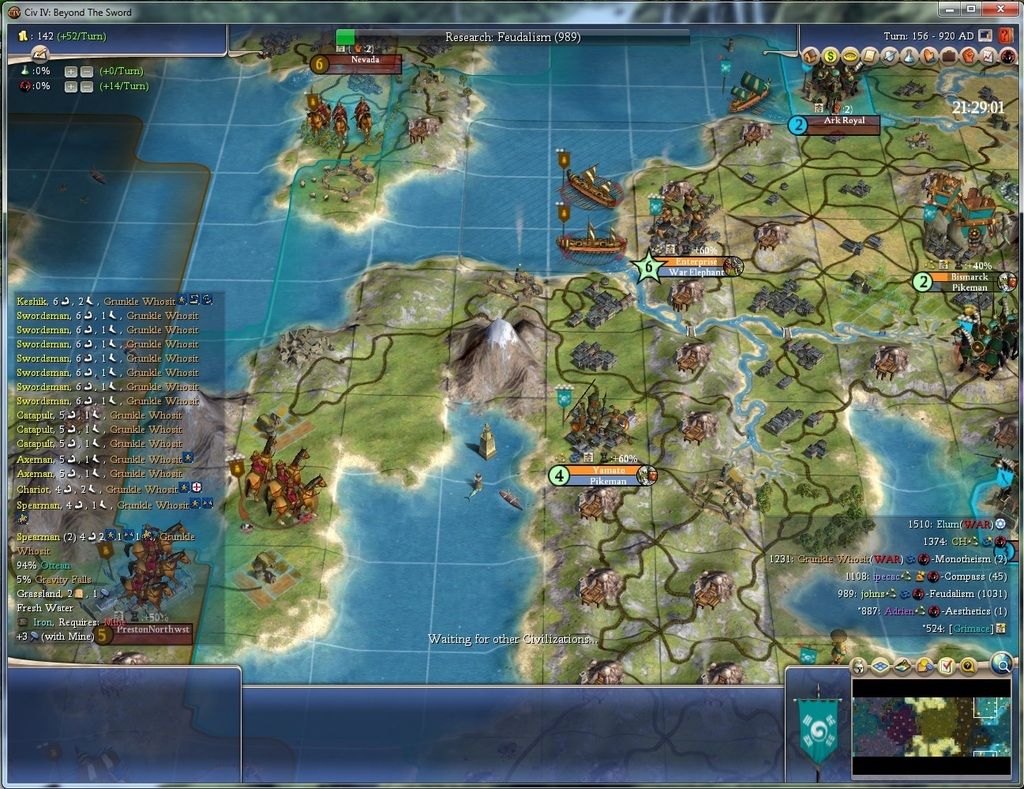1024x789 pixels.
Task: Open the Civilopedia red question mark
Action: tap(1006, 35)
